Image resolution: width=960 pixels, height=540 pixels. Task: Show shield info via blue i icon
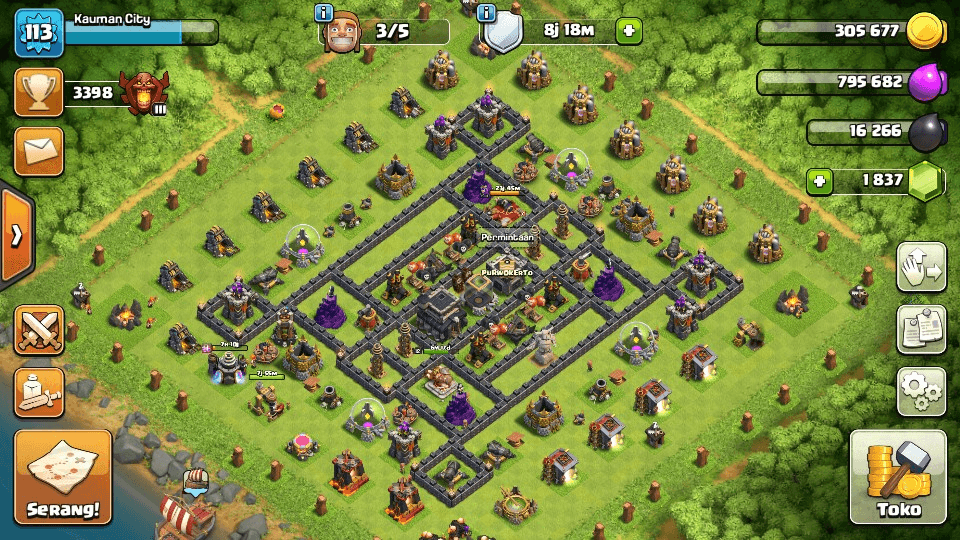click(x=487, y=13)
